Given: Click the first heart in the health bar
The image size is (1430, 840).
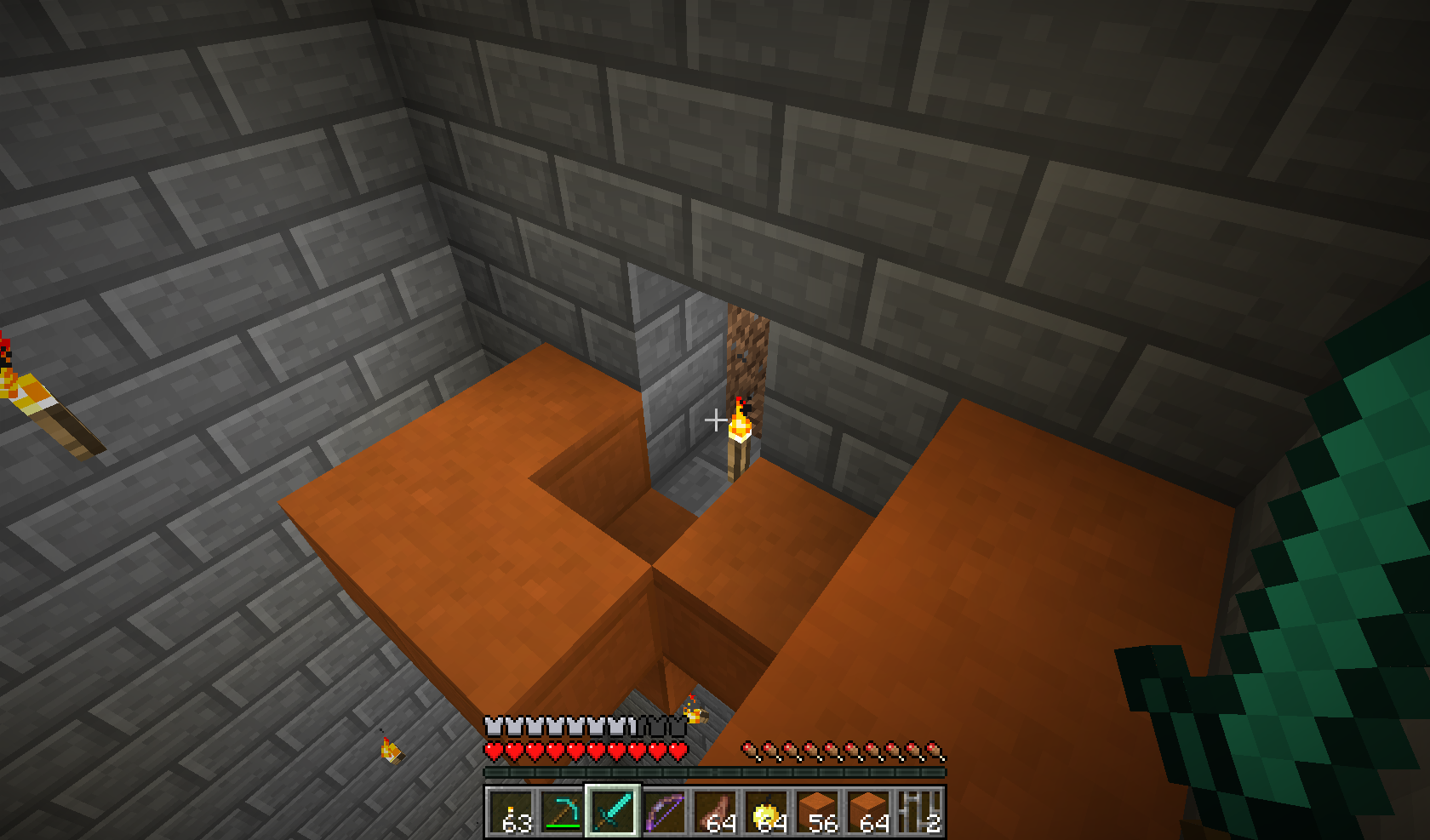Looking at the screenshot, I should [x=492, y=752].
